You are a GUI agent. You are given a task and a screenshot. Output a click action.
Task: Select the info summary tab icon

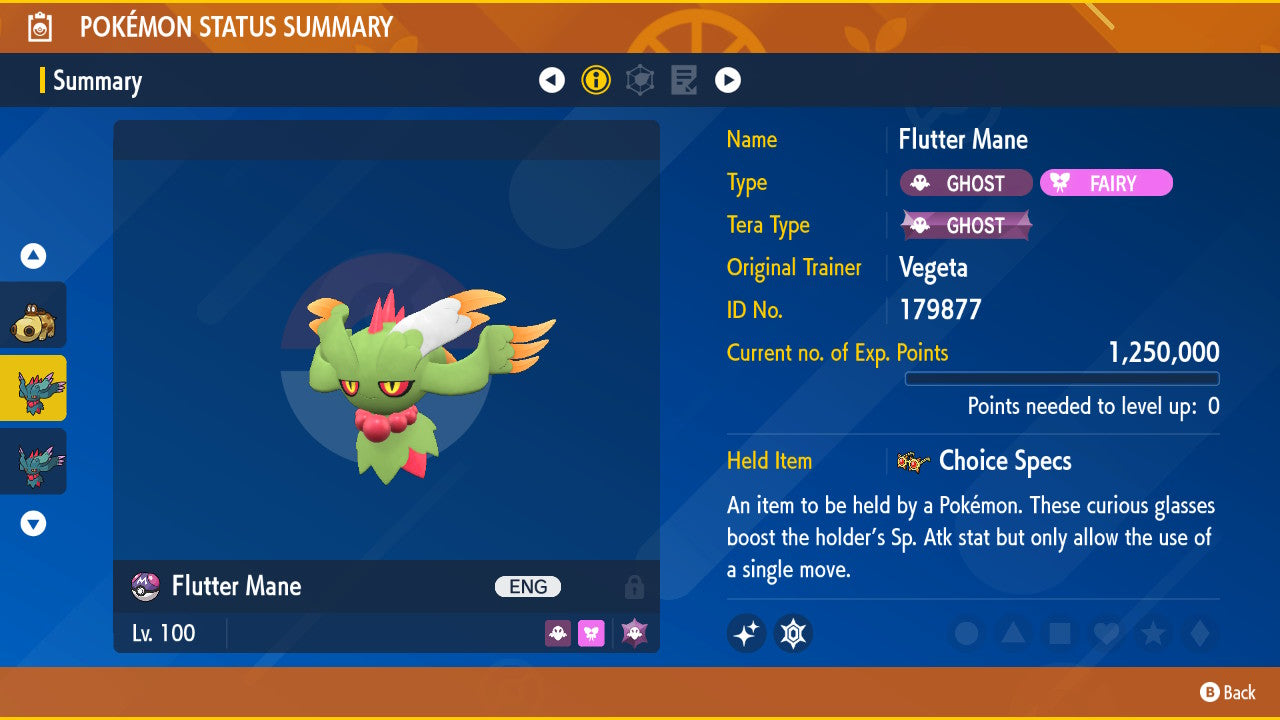pos(596,80)
